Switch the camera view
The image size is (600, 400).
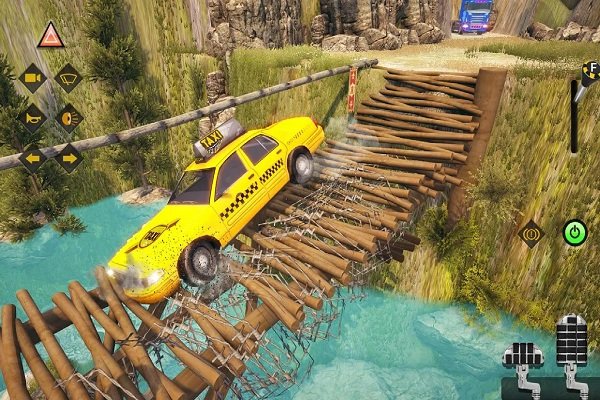point(33,77)
